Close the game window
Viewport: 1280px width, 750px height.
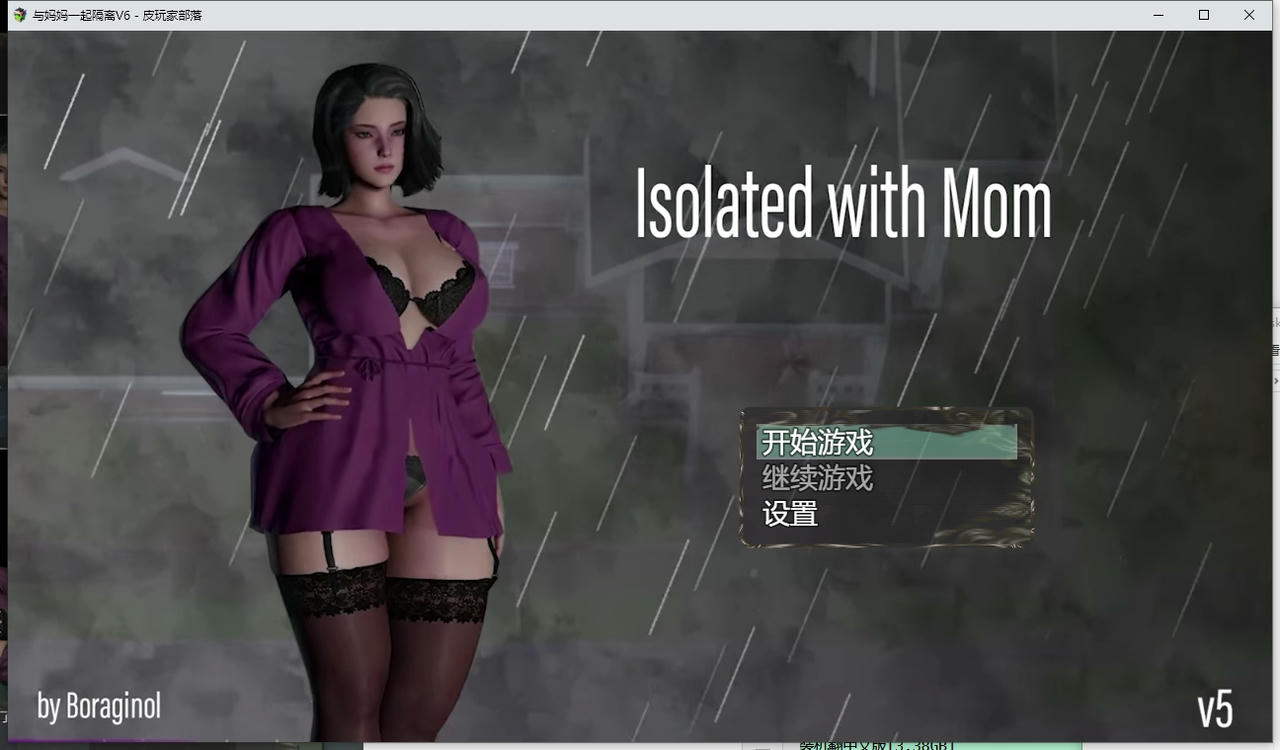pos(1249,15)
